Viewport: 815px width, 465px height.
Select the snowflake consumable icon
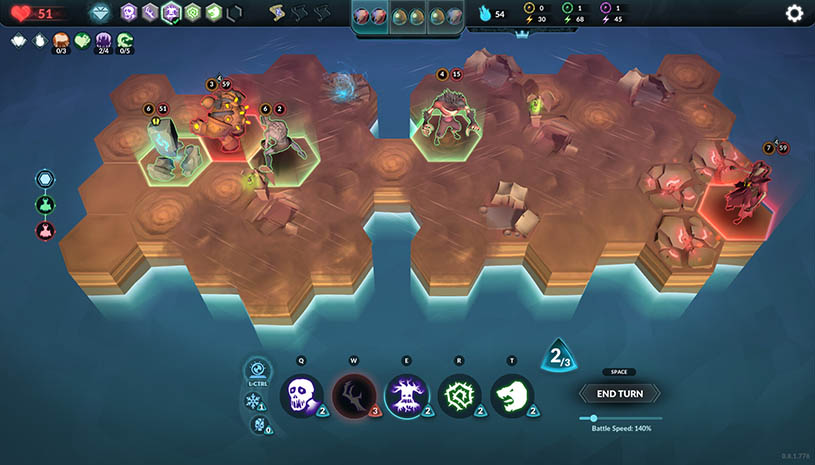[x=253, y=401]
